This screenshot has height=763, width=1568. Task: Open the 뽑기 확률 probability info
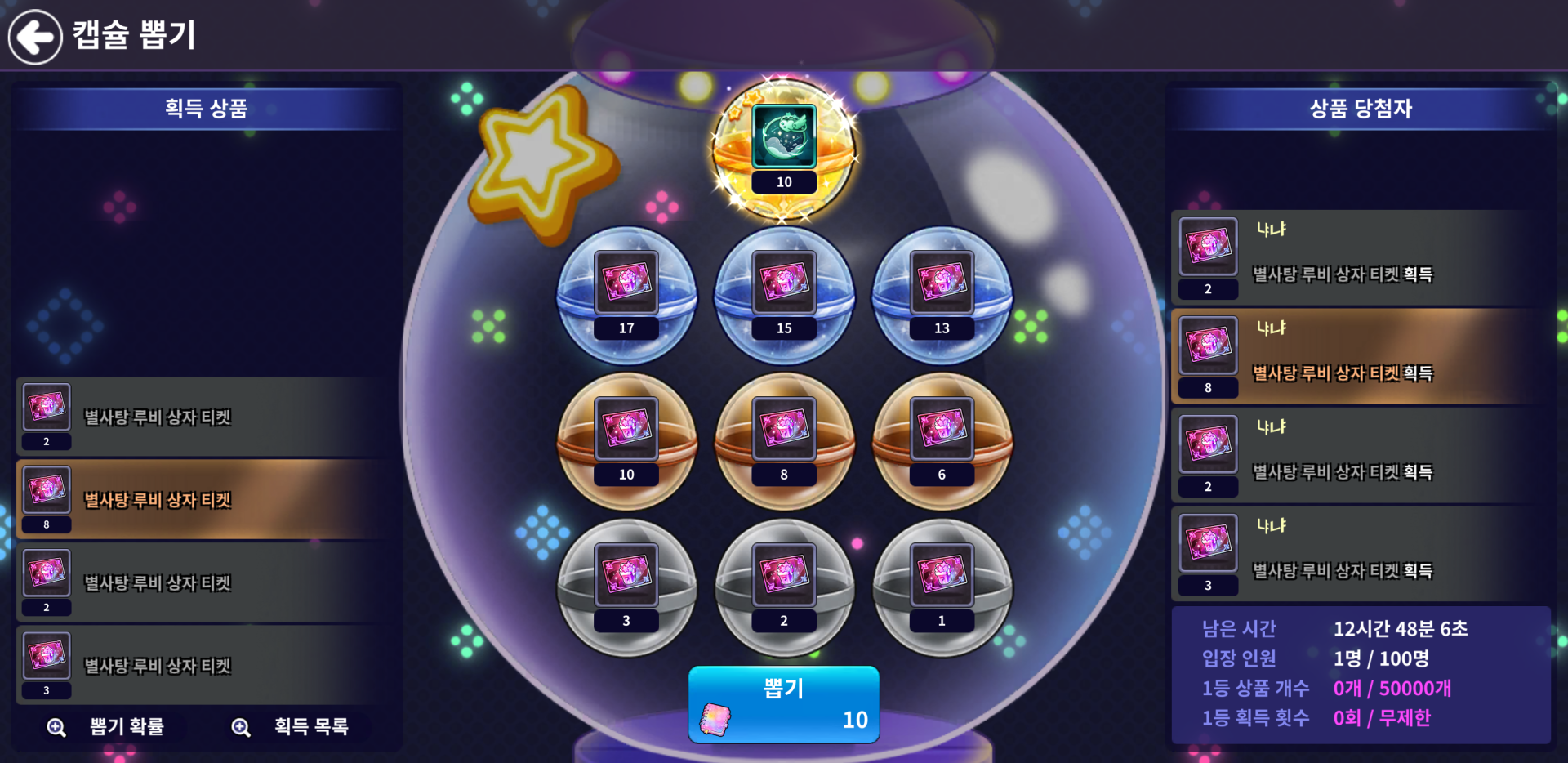point(109,726)
